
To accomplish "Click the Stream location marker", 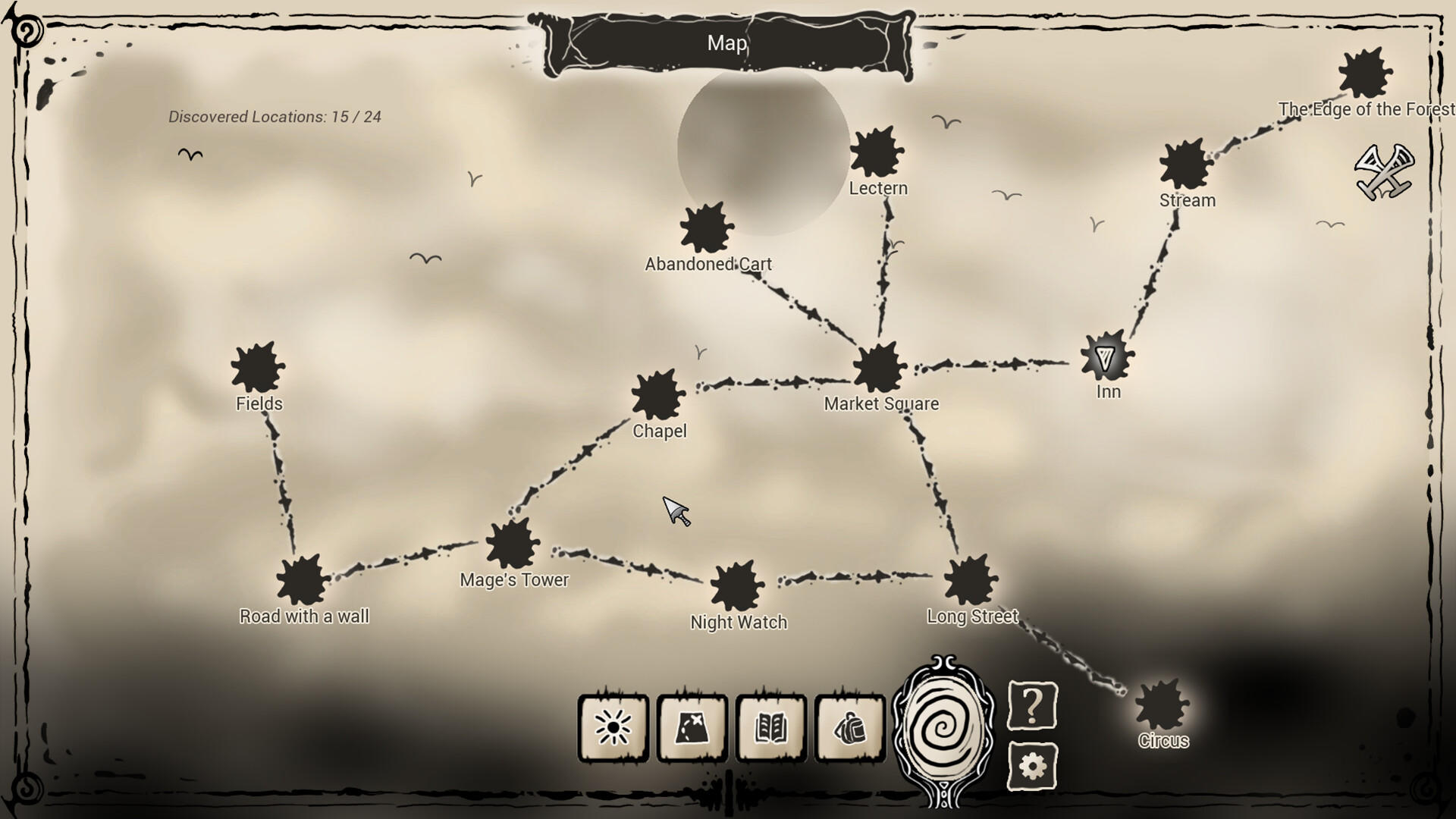I will click(x=1183, y=165).
